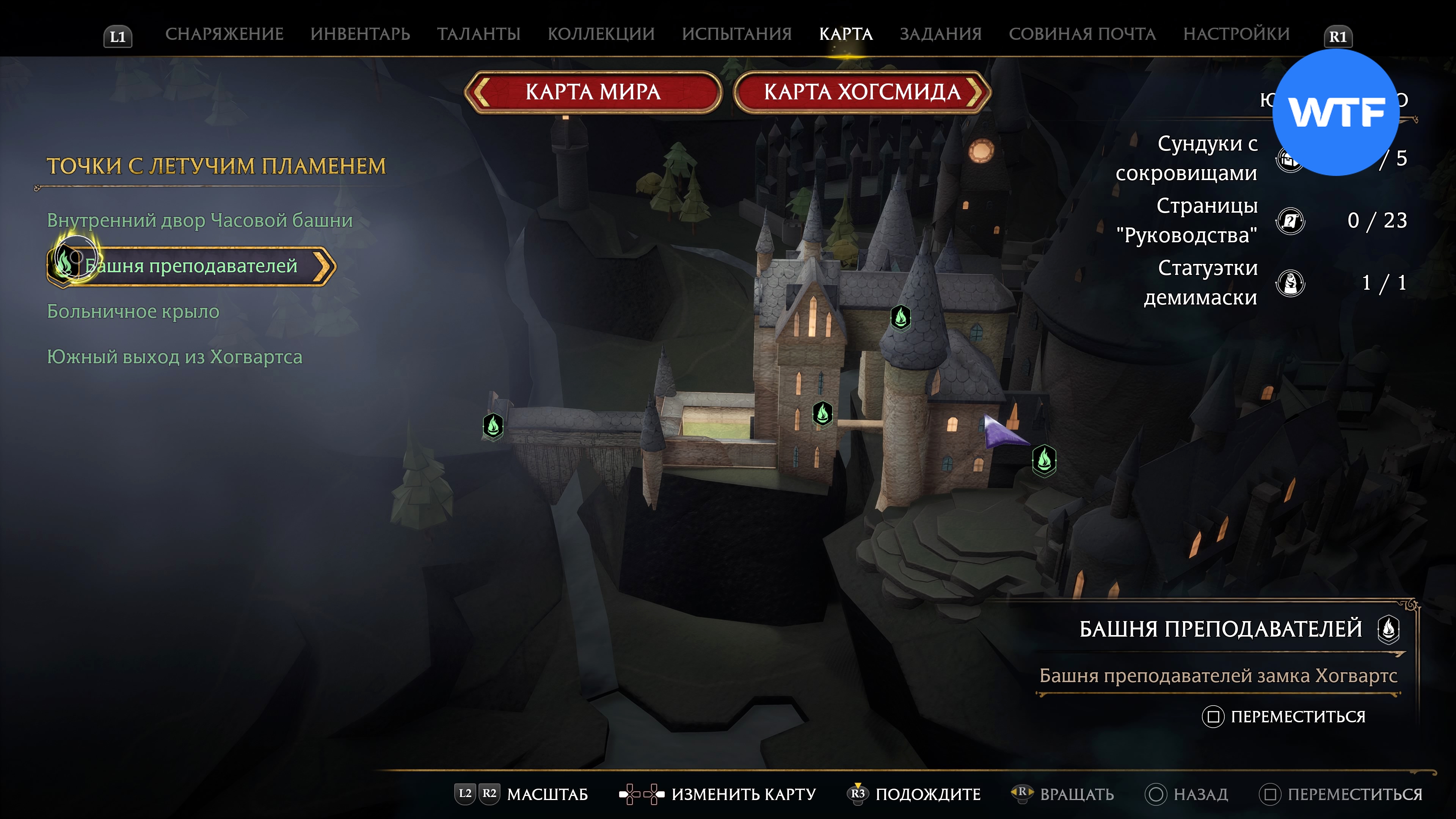The image size is (1456, 819).
Task: Click the WTF overlay badge
Action: point(1335,113)
